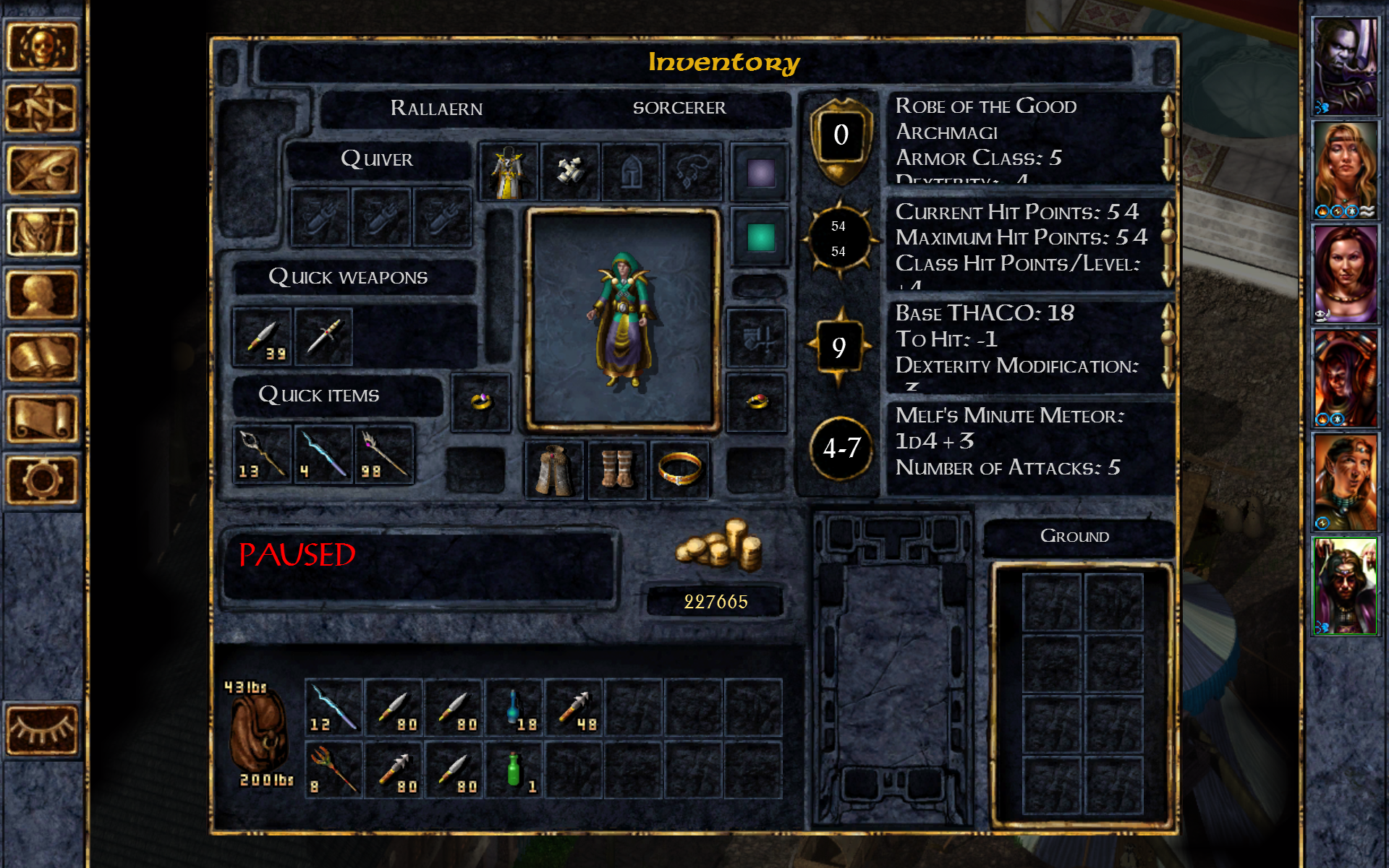
Task: Select the equipped Robe of the Archmagi
Action: point(509,171)
